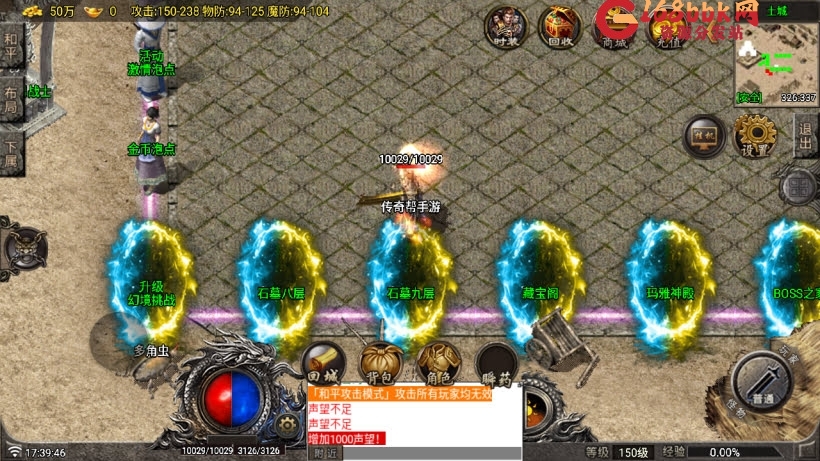Click the 土城 minimap

776,58
